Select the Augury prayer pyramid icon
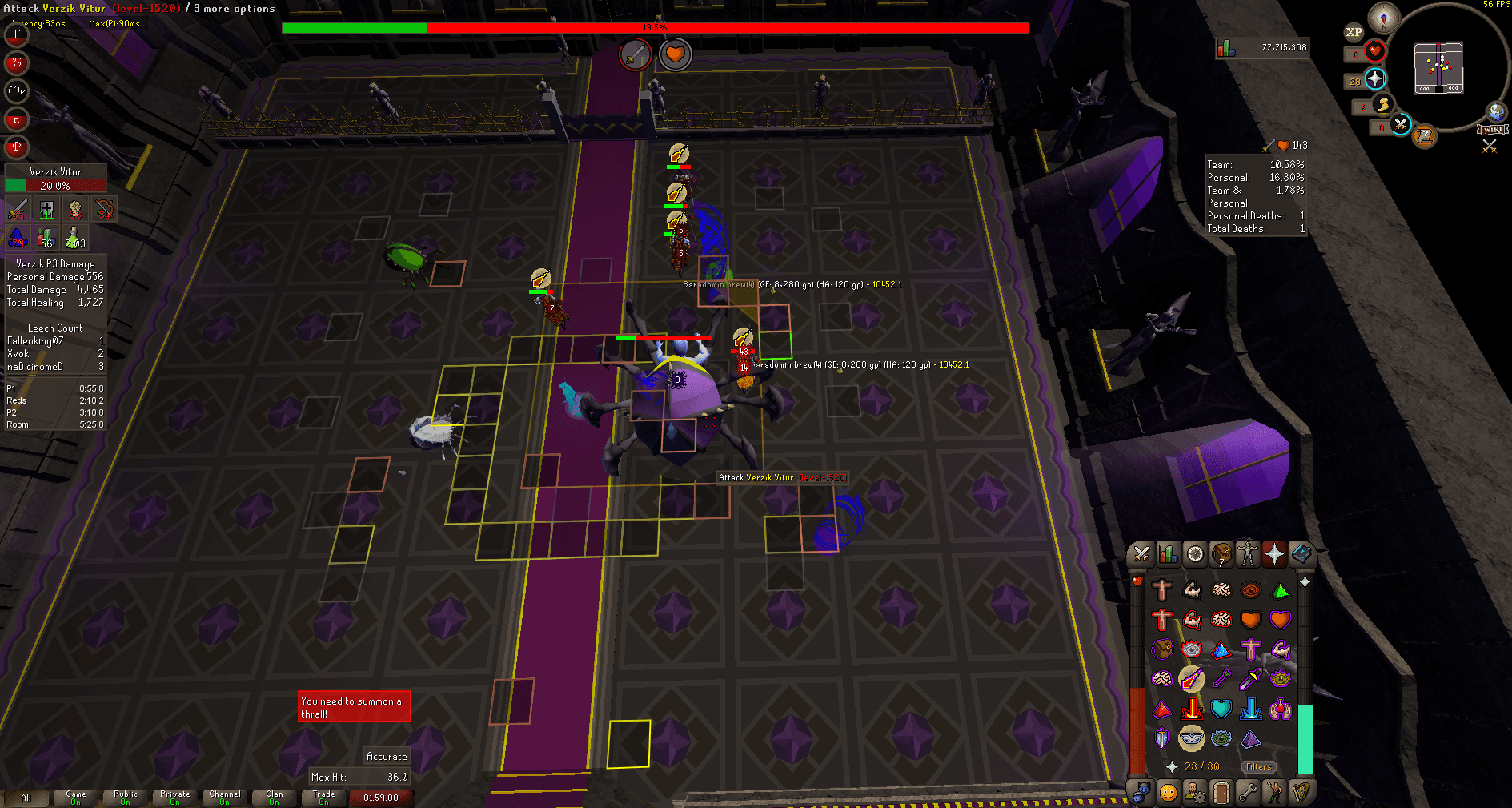The image size is (1512, 808). click(x=1250, y=738)
